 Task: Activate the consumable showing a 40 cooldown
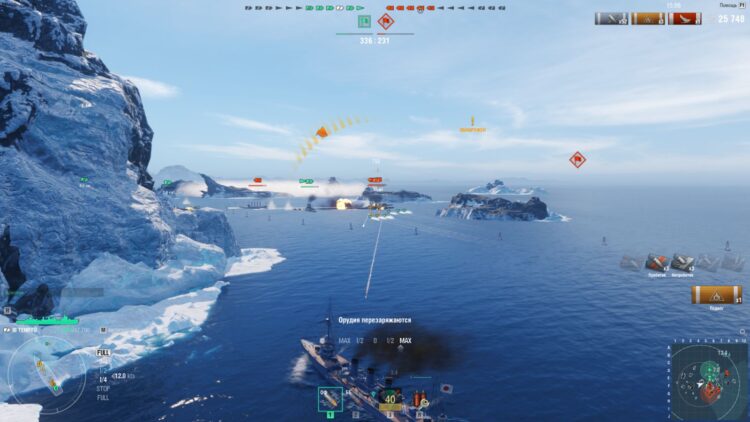[389, 399]
